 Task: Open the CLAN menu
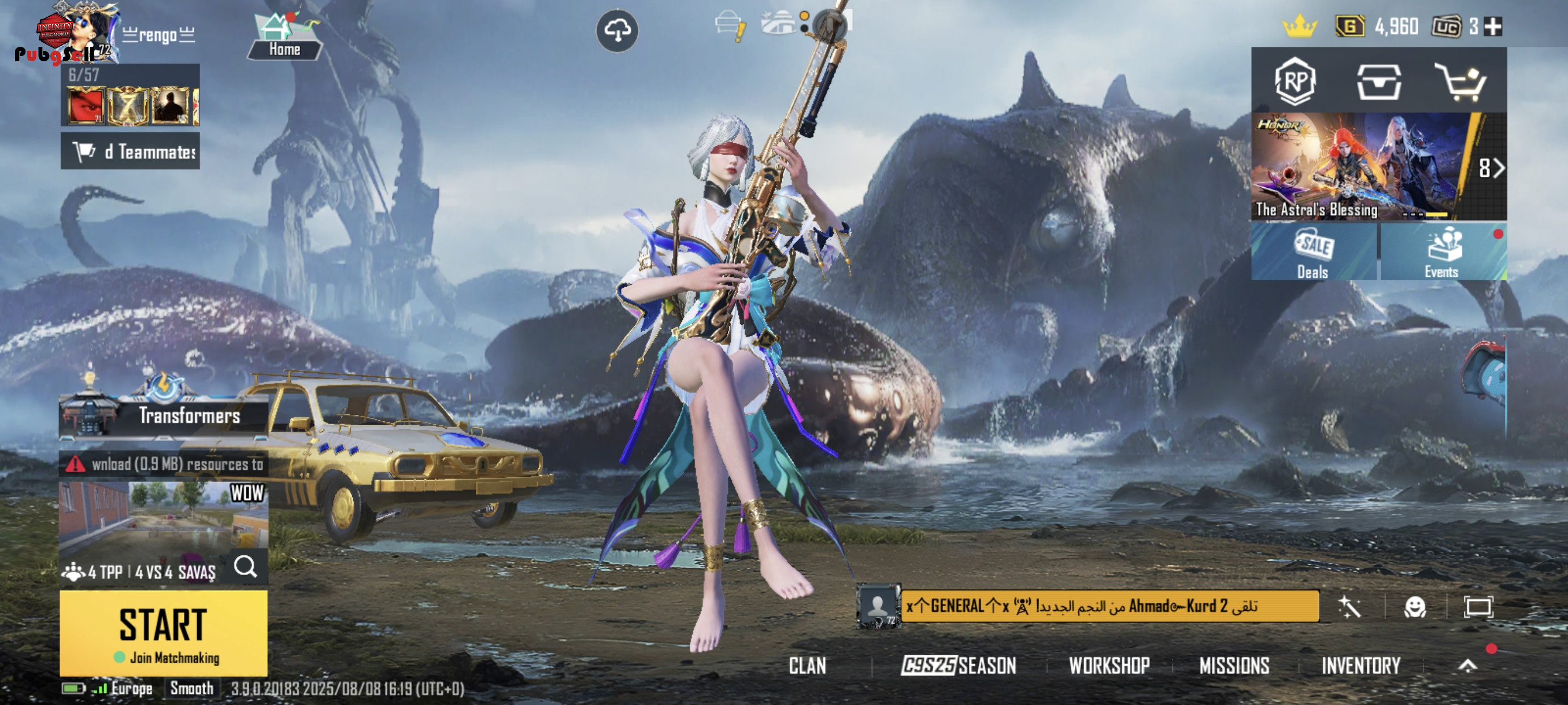(x=807, y=666)
